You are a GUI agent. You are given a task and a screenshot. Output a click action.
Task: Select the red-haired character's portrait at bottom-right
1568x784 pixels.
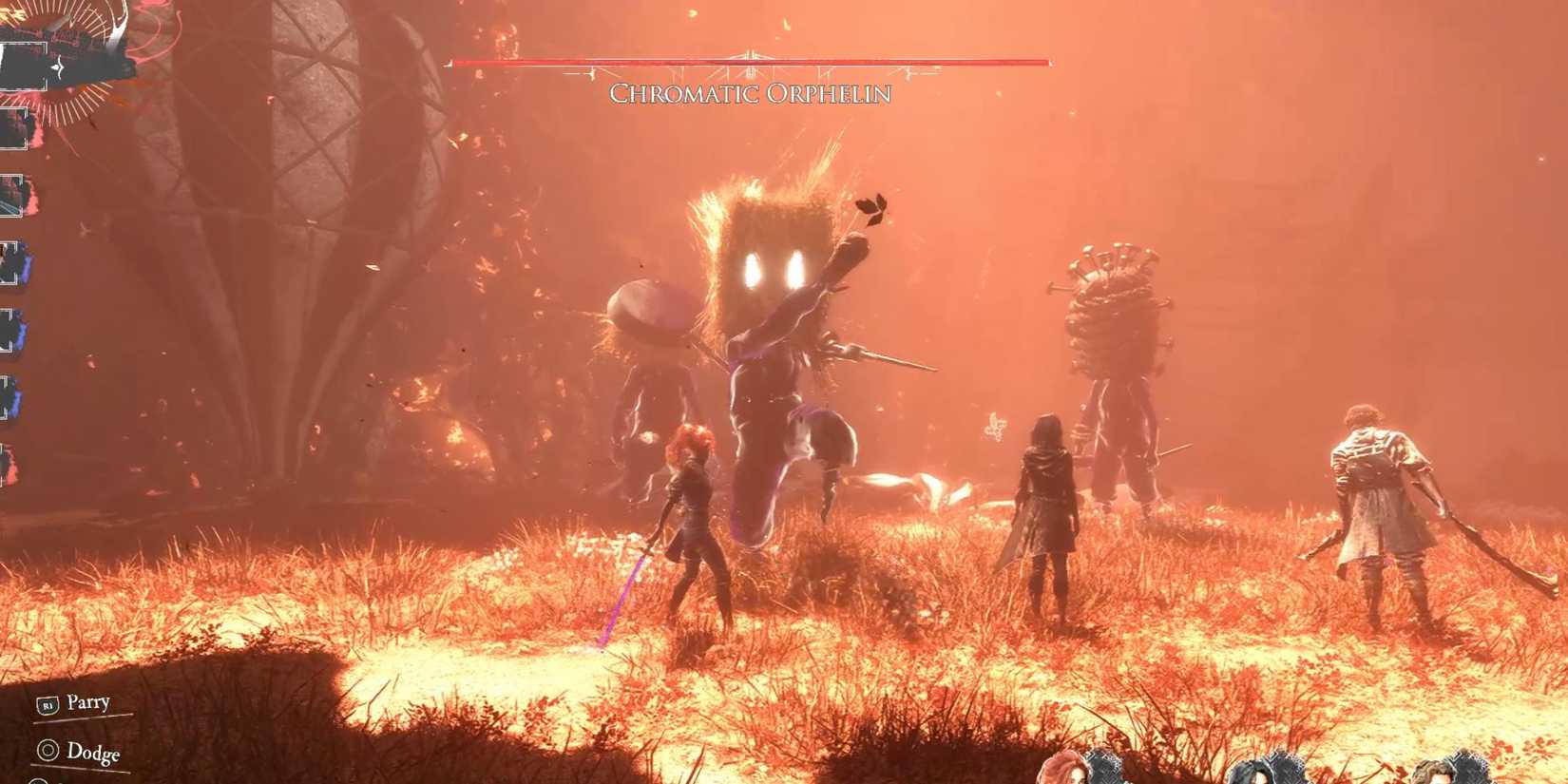pyautogui.click(x=1079, y=768)
